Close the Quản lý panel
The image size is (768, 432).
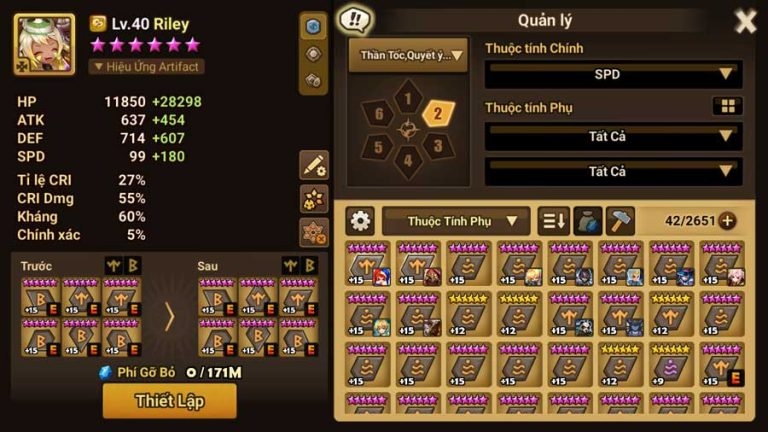[x=745, y=21]
